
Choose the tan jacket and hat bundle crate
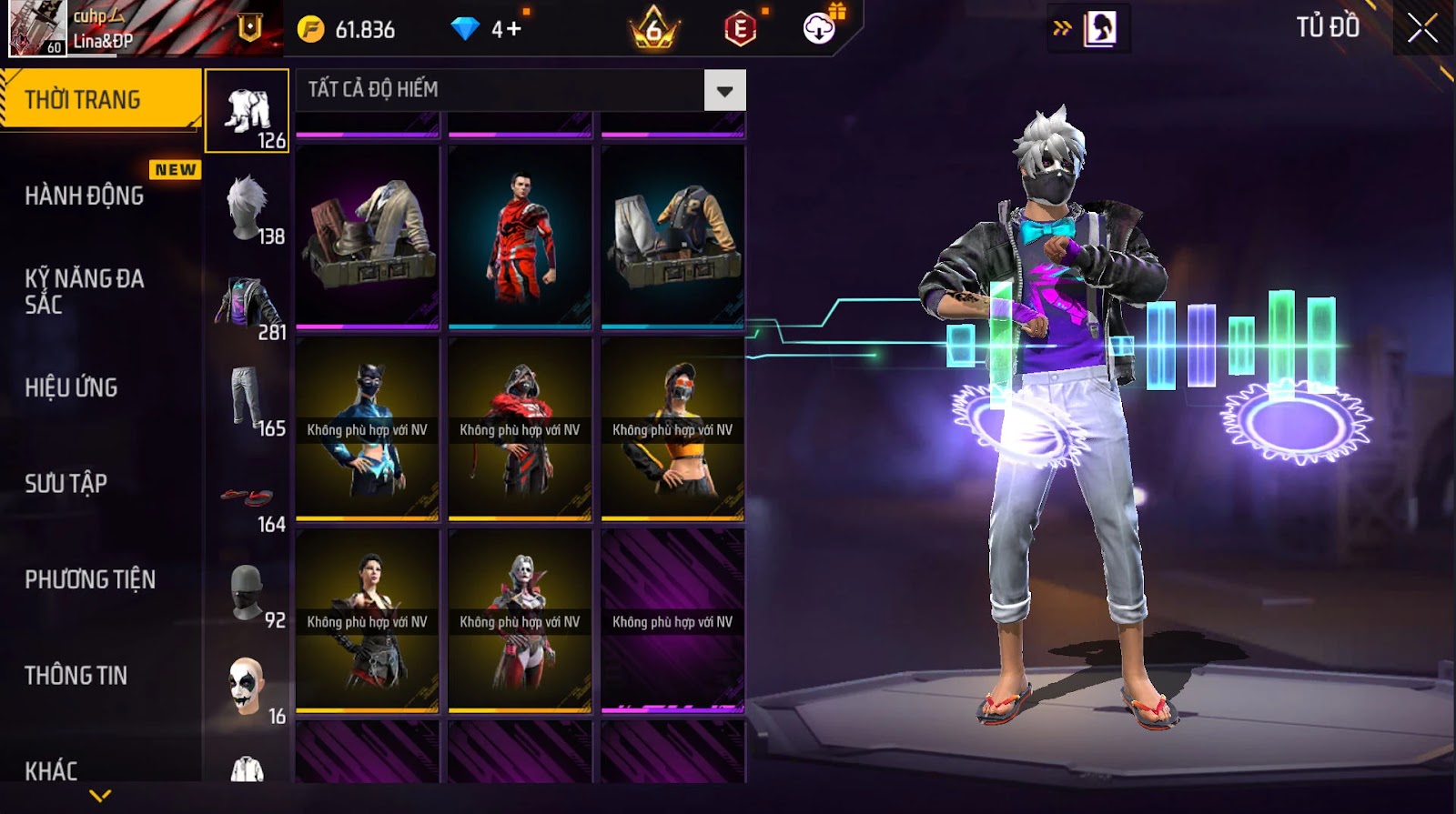coord(368,236)
